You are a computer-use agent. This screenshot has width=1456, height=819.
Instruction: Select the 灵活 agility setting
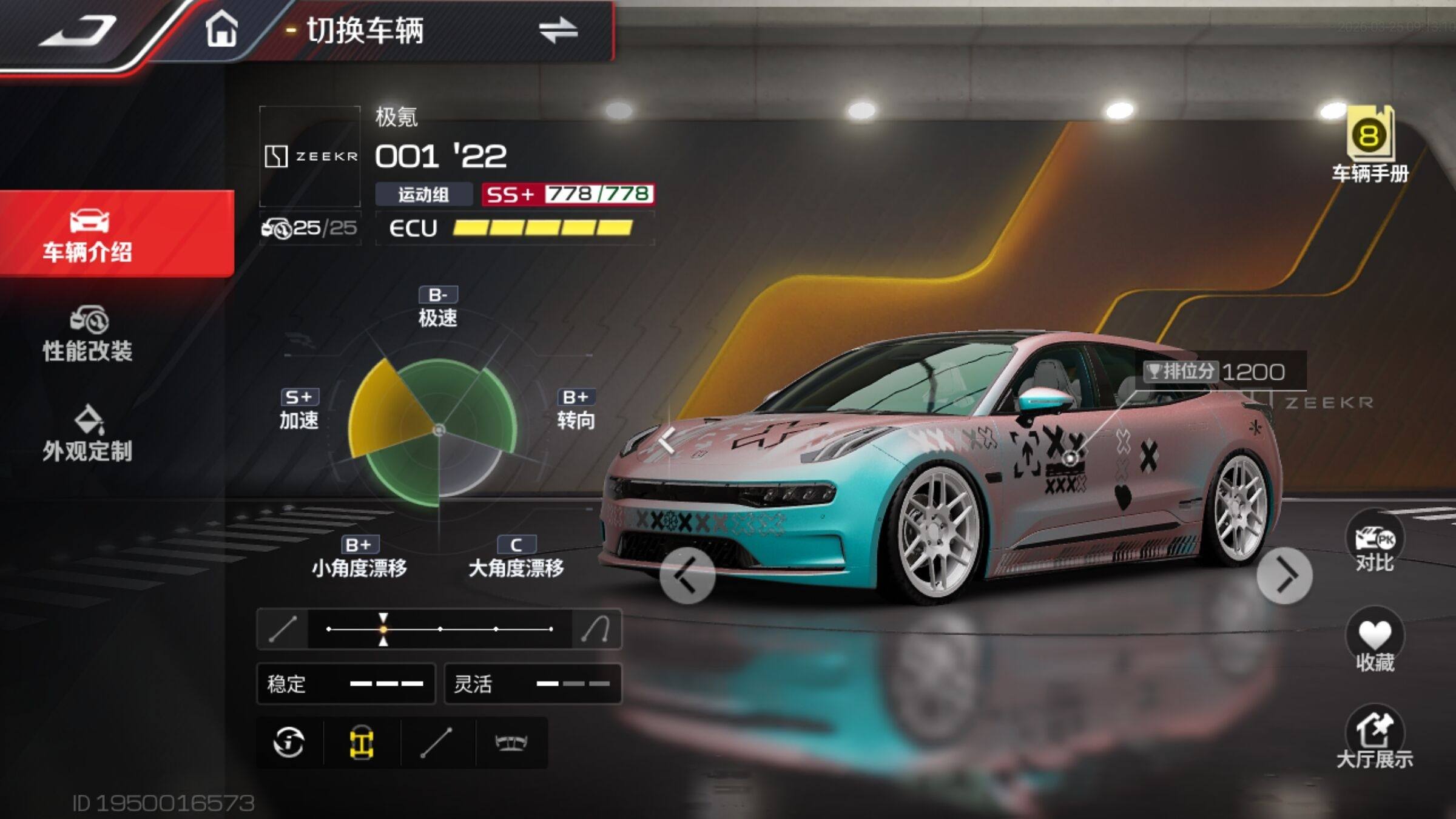tap(533, 684)
